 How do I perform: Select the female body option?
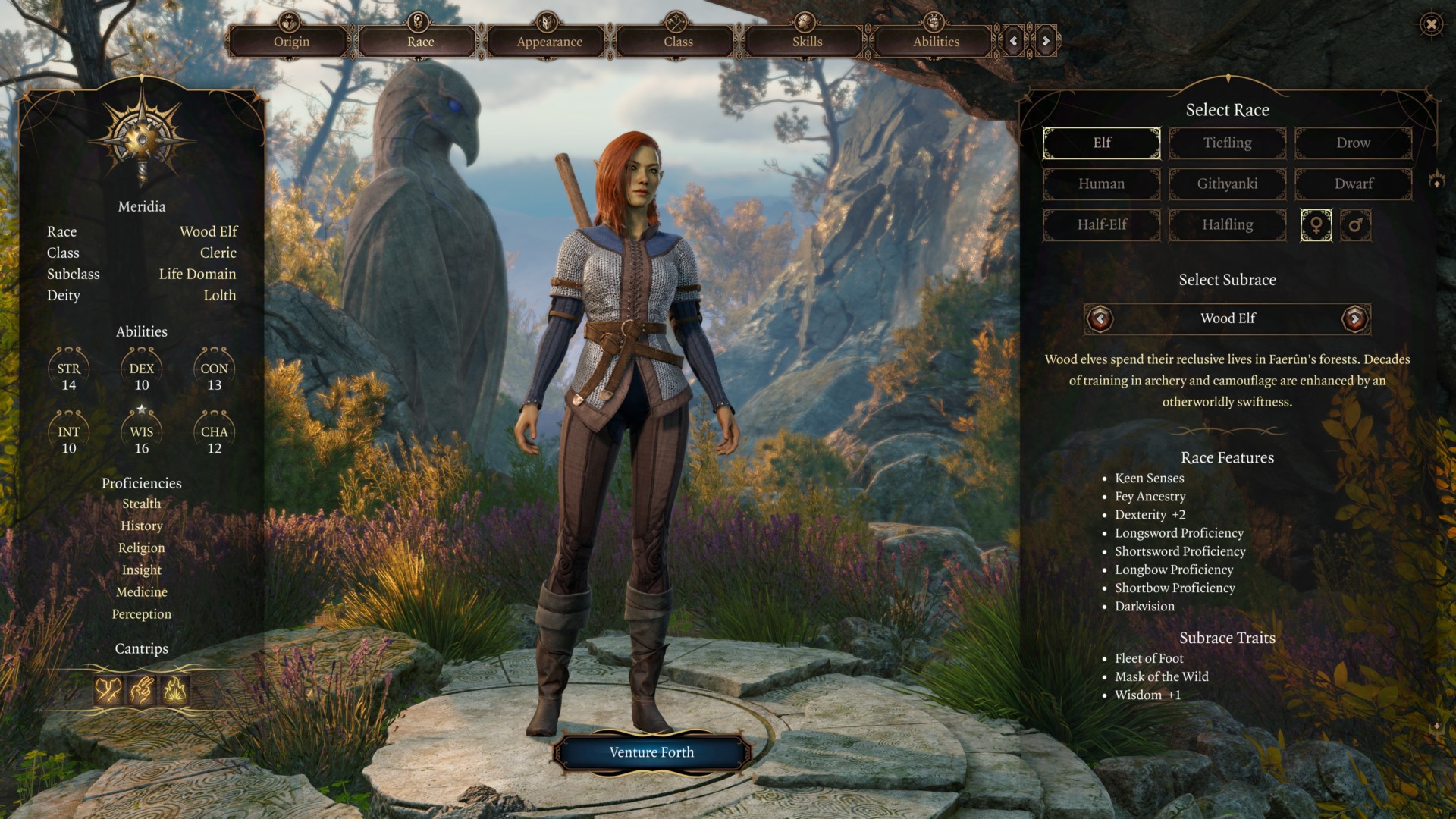pos(1316,225)
